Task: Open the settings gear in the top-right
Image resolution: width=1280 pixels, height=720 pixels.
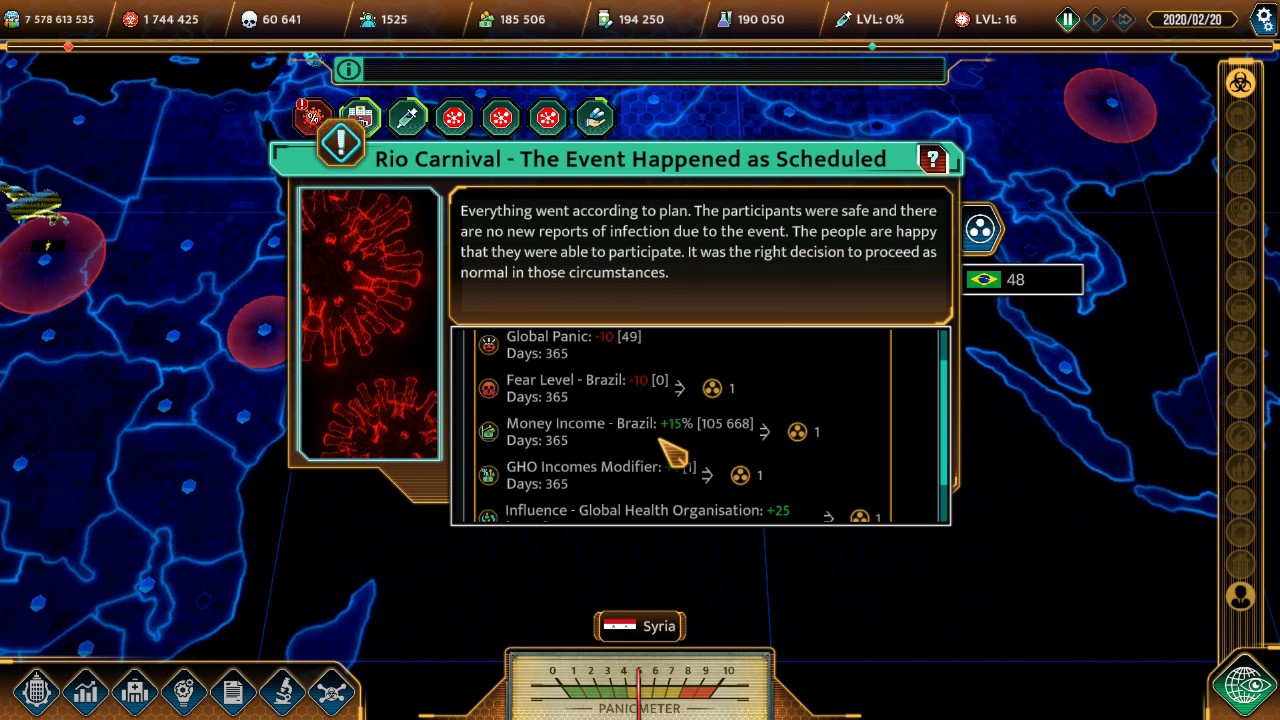Action: [1263, 18]
